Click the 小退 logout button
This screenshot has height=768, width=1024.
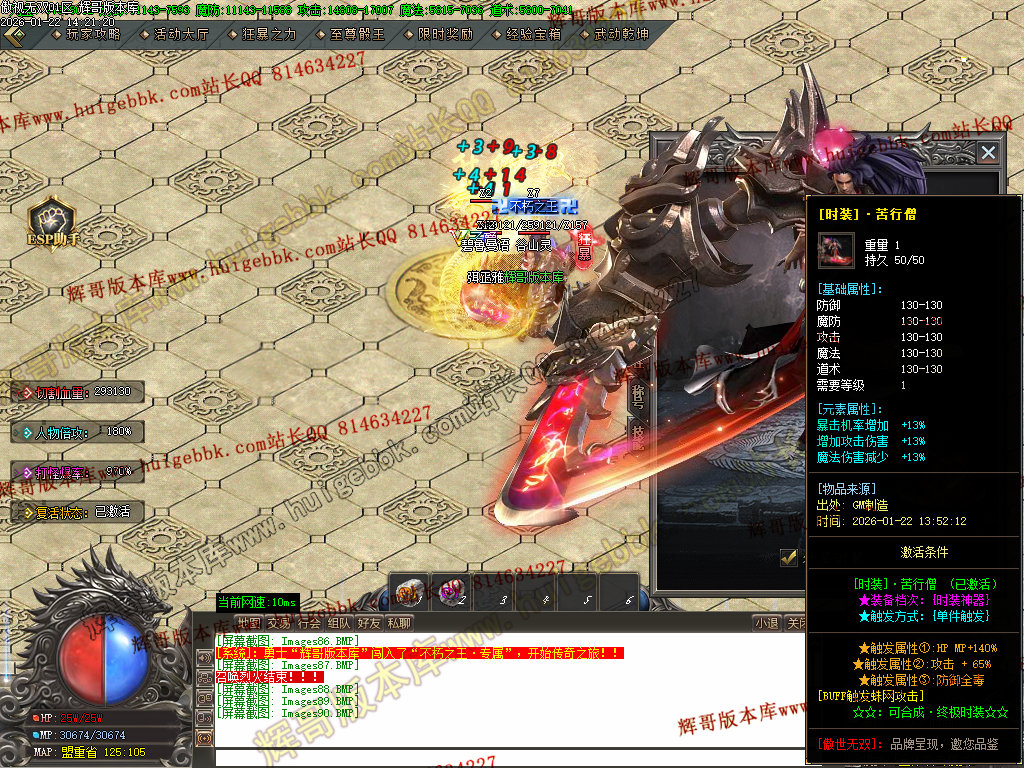tap(766, 623)
